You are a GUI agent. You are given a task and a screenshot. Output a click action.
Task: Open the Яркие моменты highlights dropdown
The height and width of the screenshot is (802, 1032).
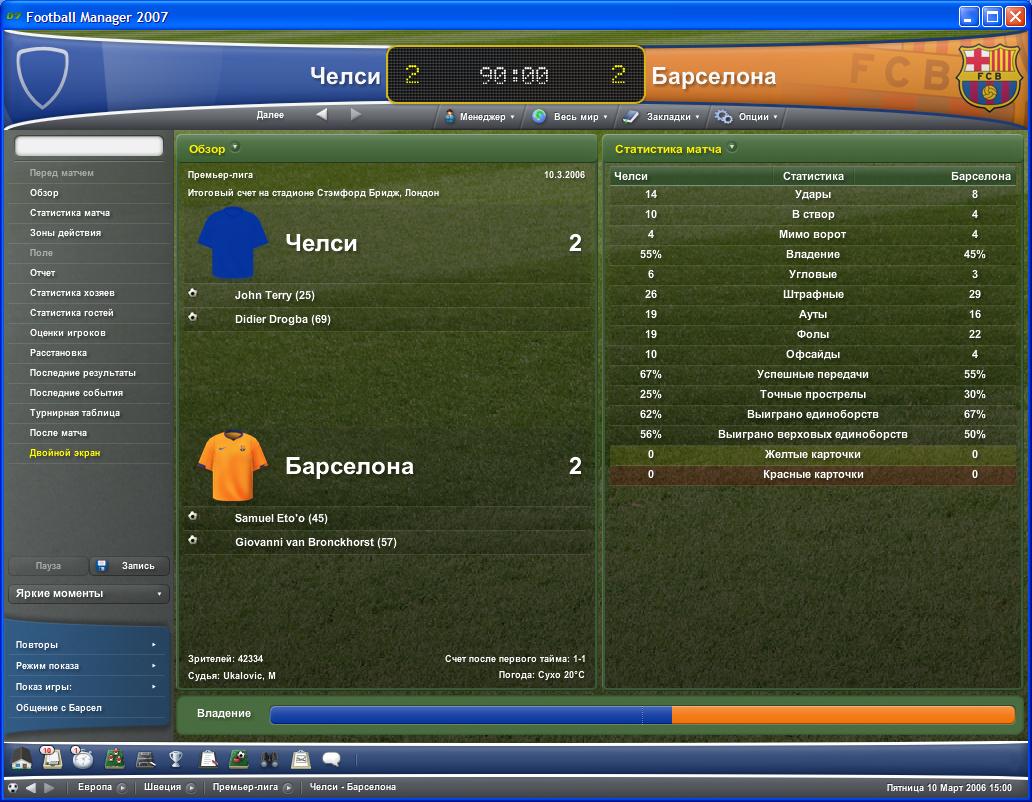(88, 594)
